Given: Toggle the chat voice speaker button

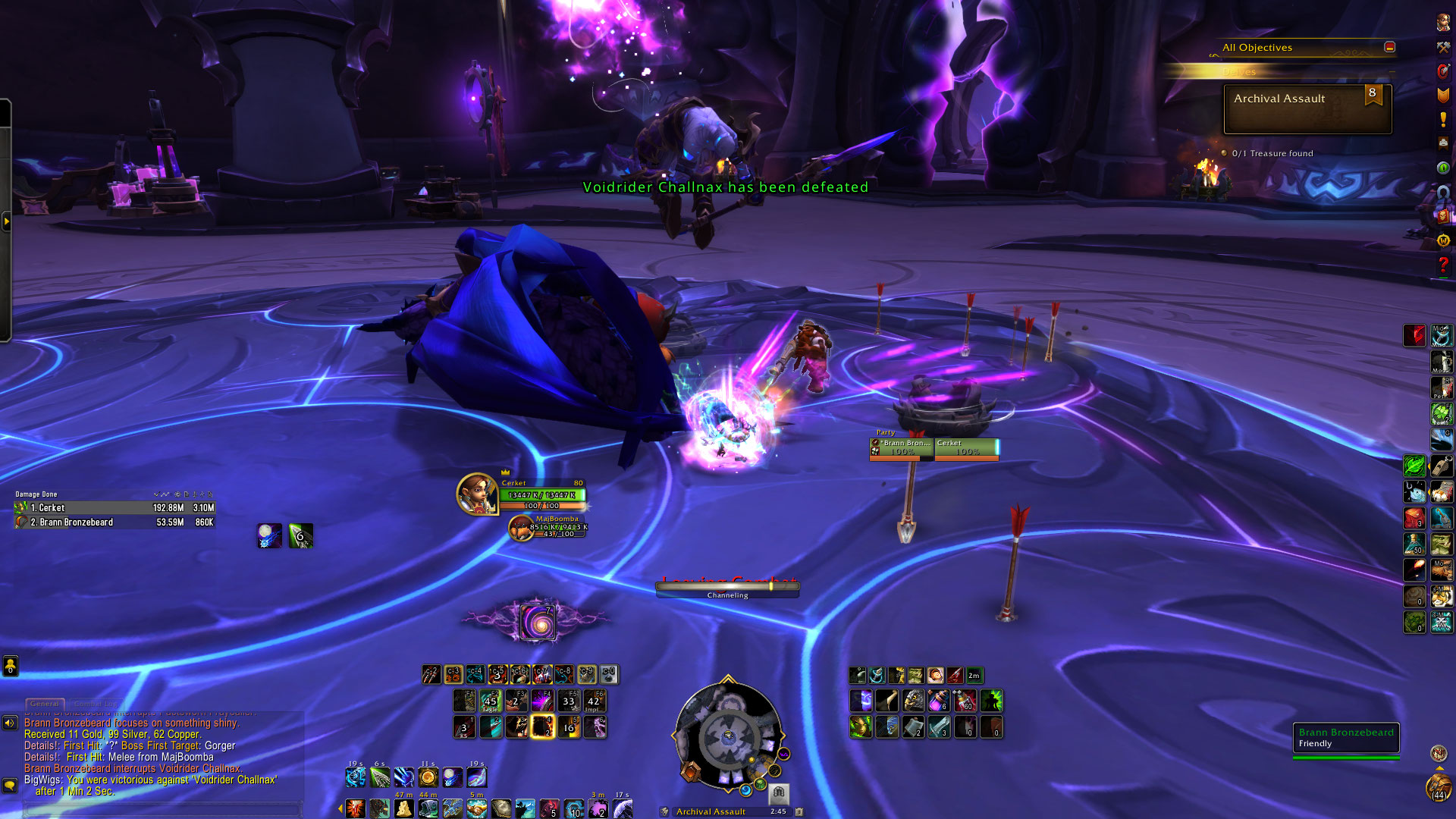Looking at the screenshot, I should click(10, 723).
